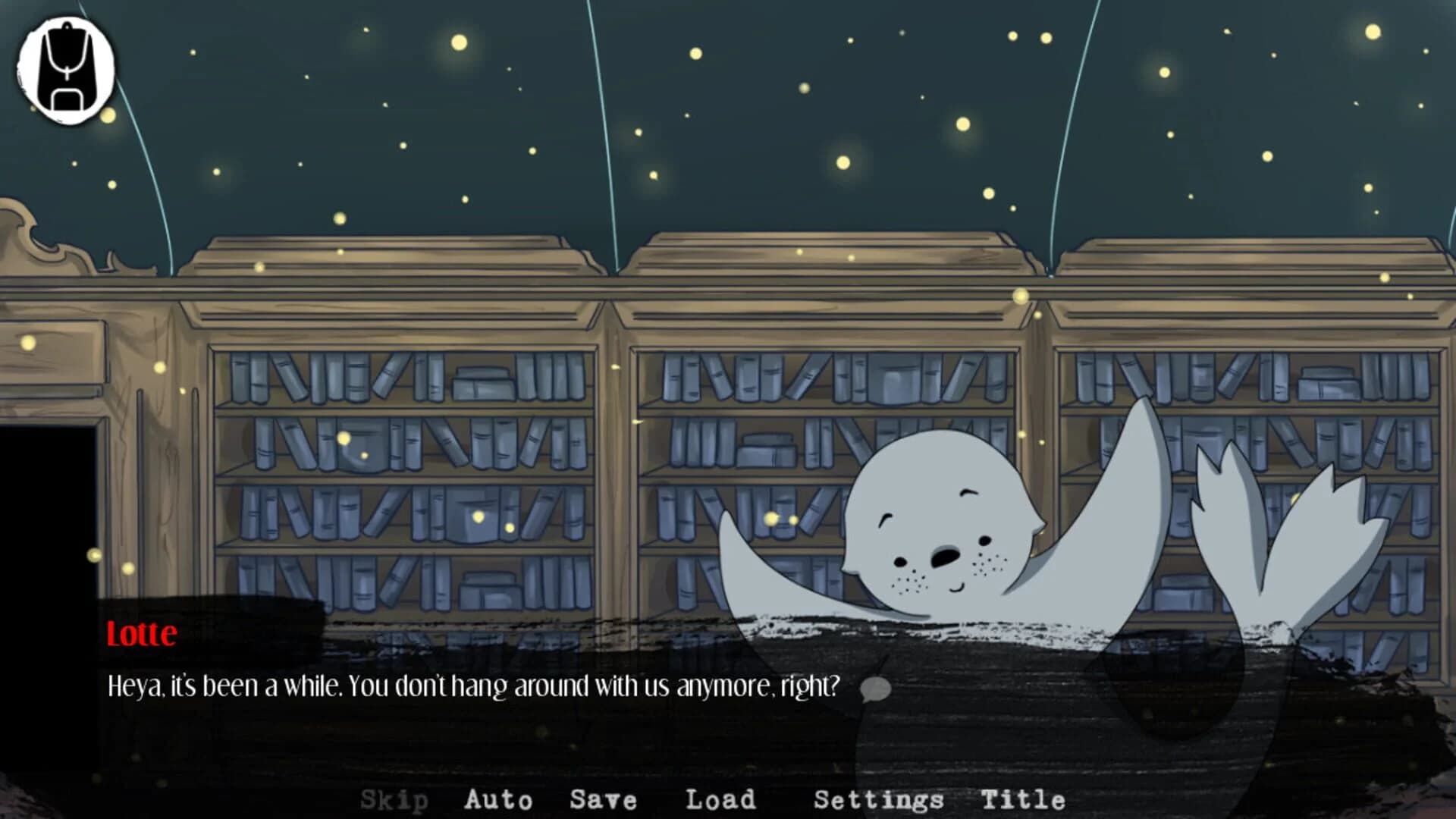Return to the Title screen

tap(1024, 799)
